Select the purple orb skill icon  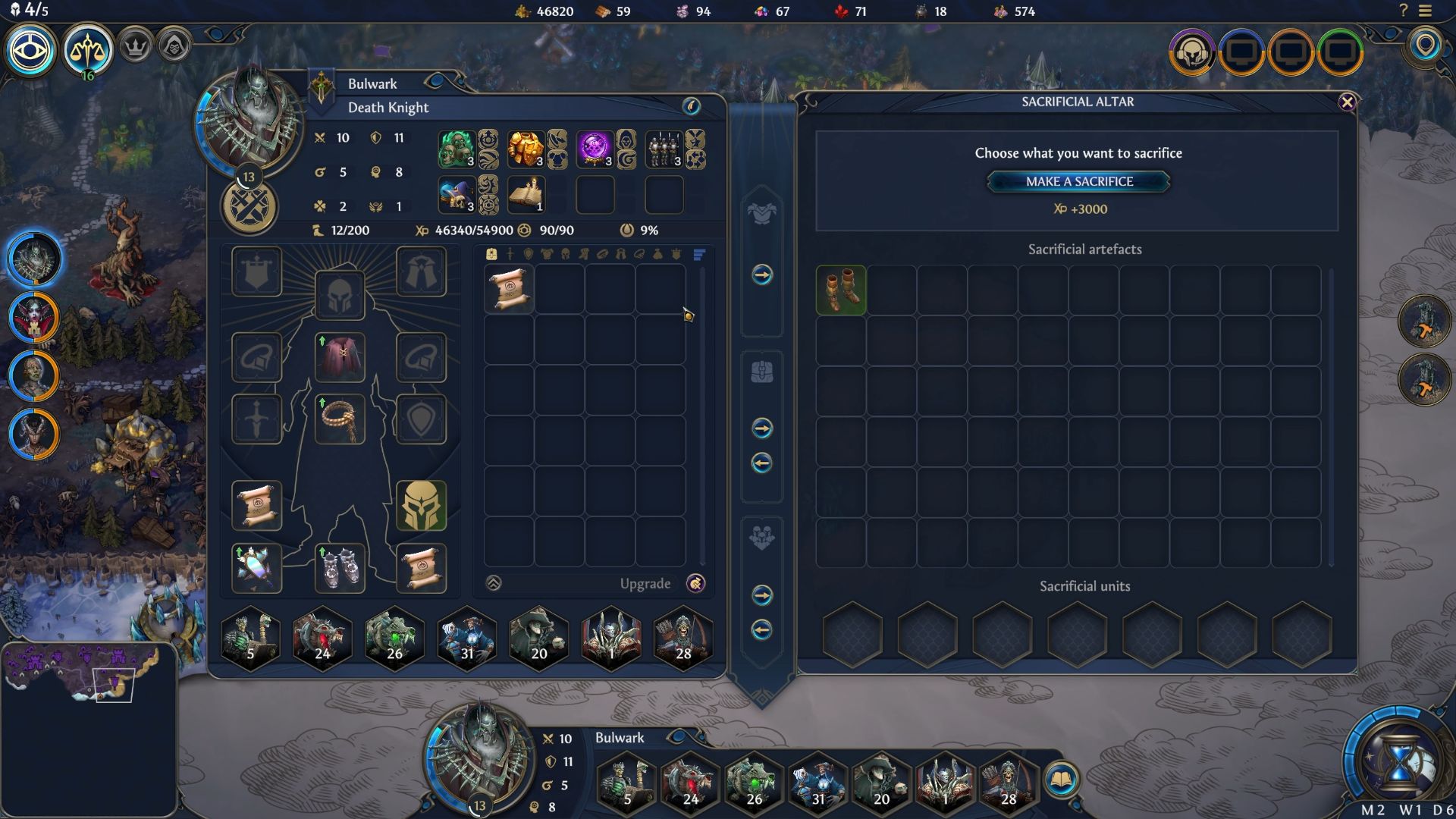pos(595,149)
